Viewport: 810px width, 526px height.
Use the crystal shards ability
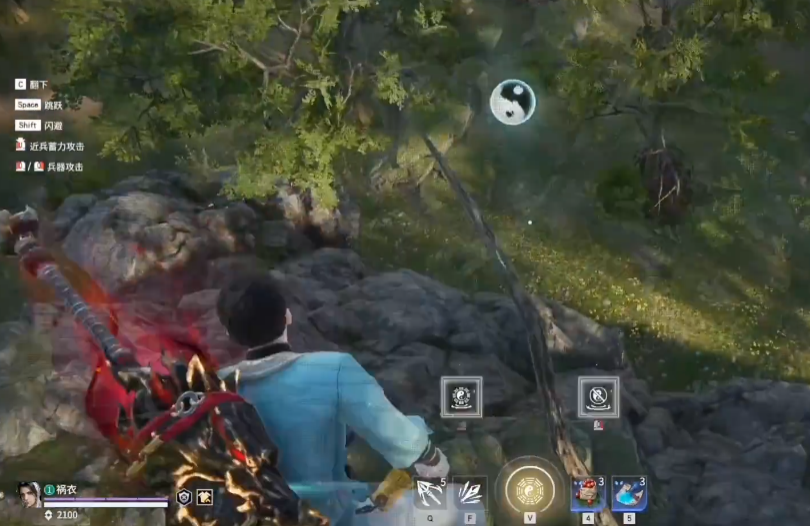tap(470, 493)
